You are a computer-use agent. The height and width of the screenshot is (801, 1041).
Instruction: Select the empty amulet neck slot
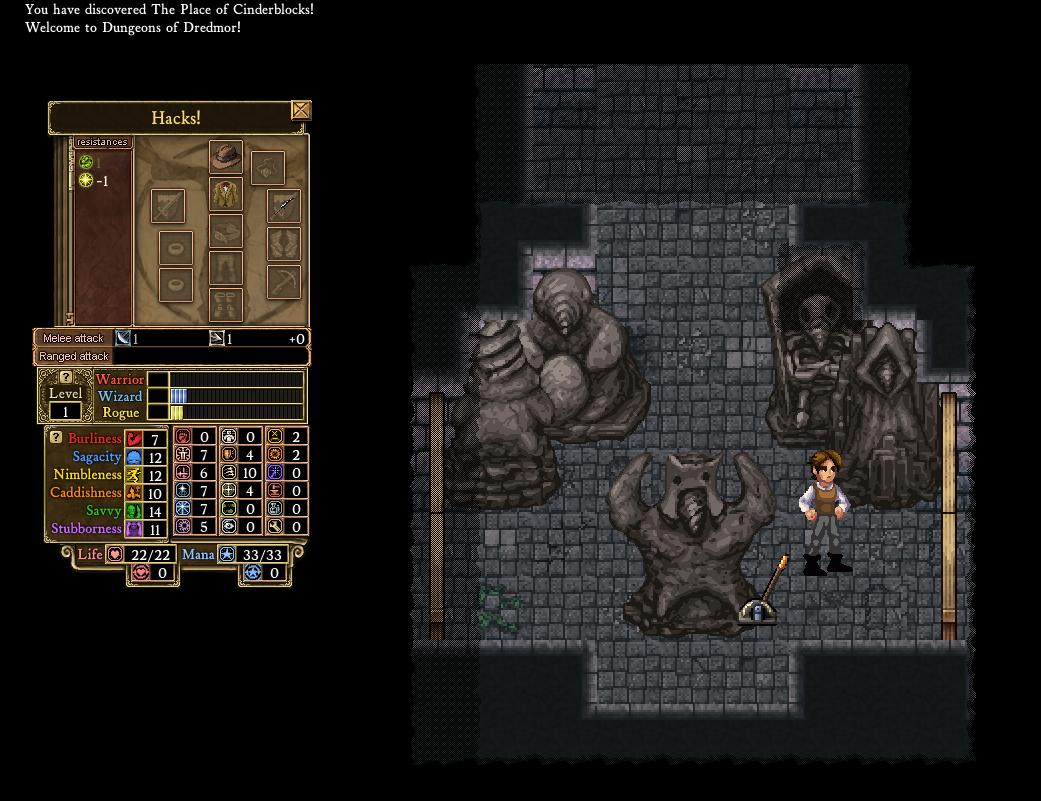pos(268,168)
